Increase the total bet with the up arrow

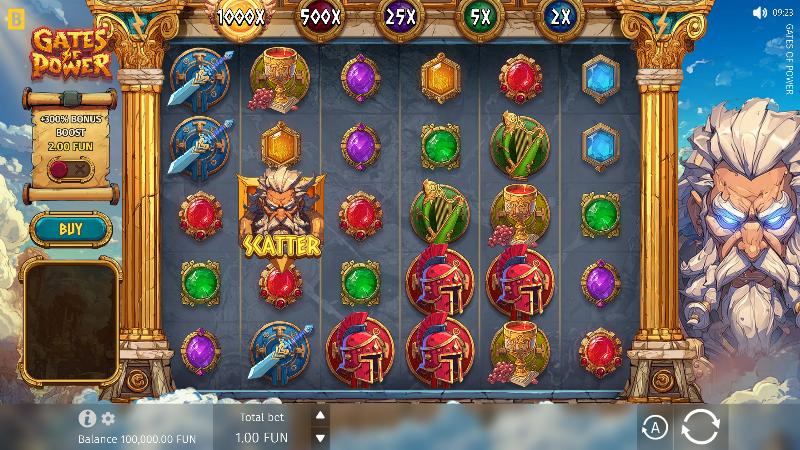point(320,415)
